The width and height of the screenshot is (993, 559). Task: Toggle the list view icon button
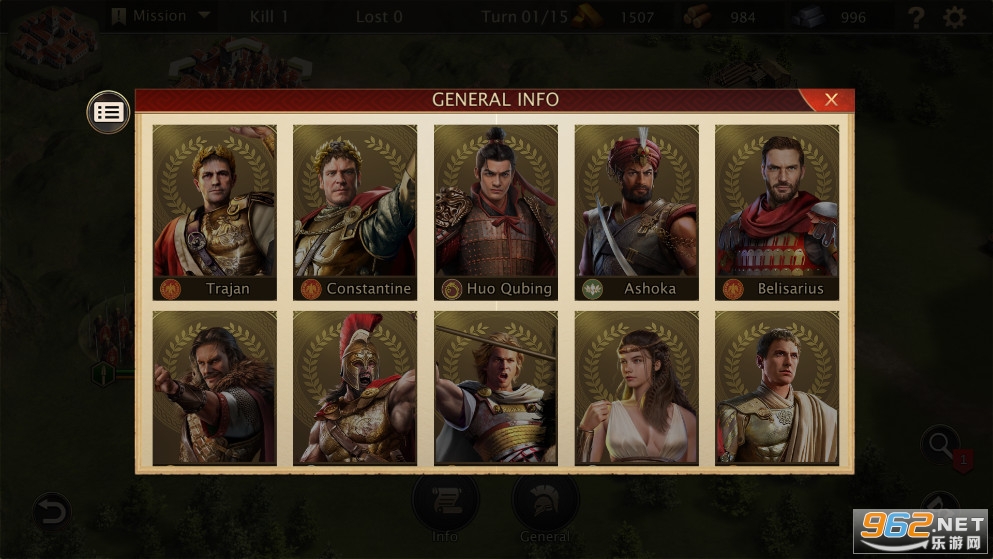108,112
